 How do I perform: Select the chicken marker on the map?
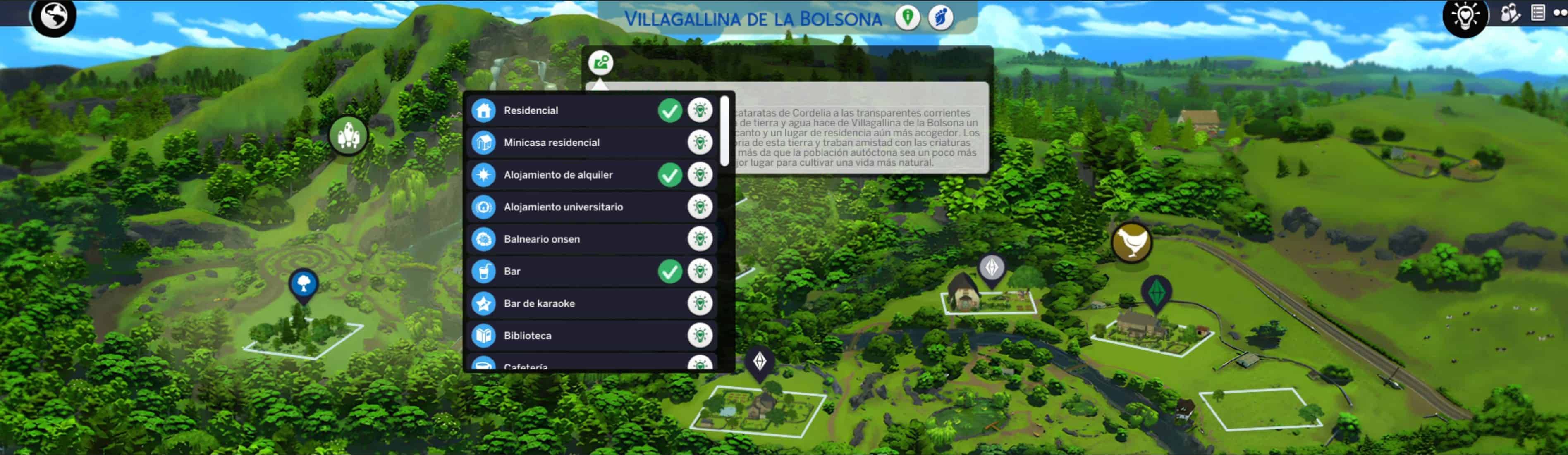1131,242
